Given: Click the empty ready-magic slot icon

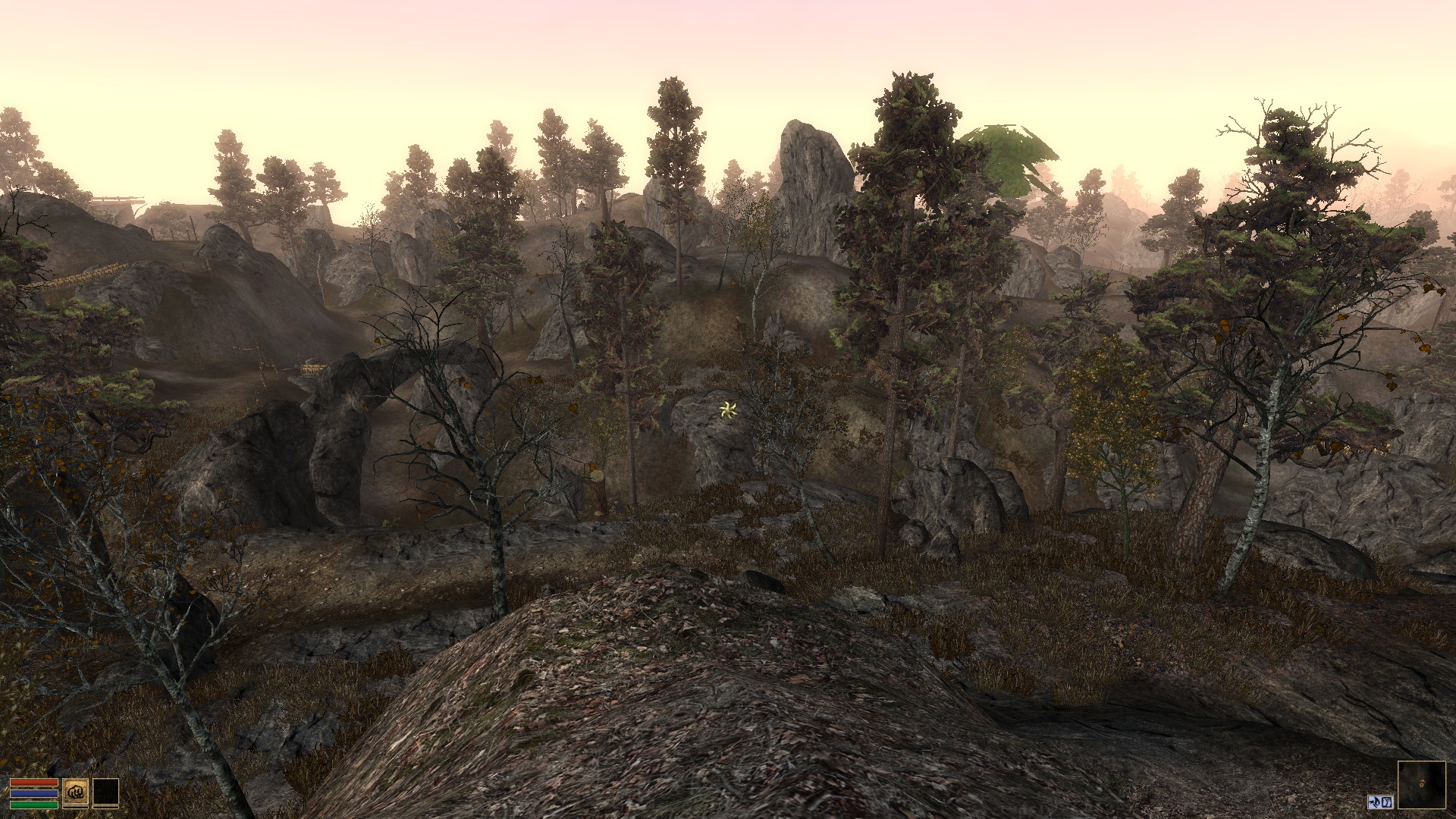Looking at the screenshot, I should click(105, 792).
